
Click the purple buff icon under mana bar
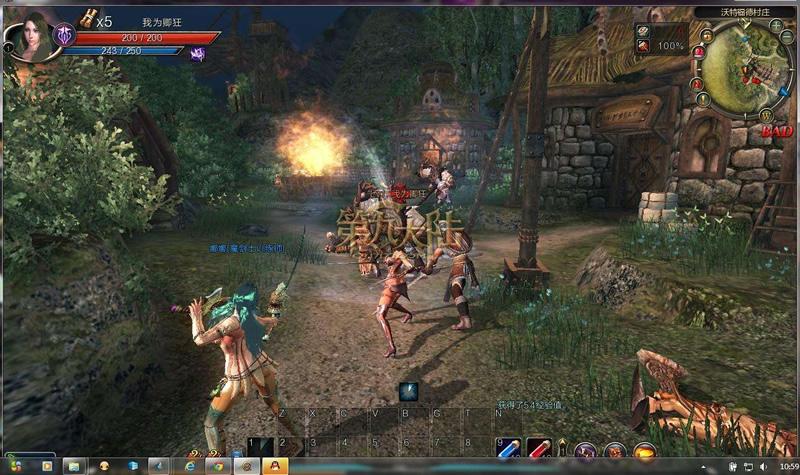[x=197, y=53]
